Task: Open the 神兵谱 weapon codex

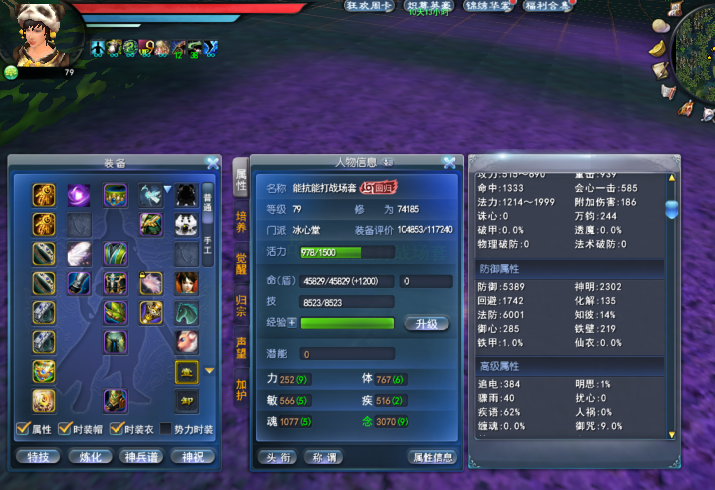Action: point(142,457)
